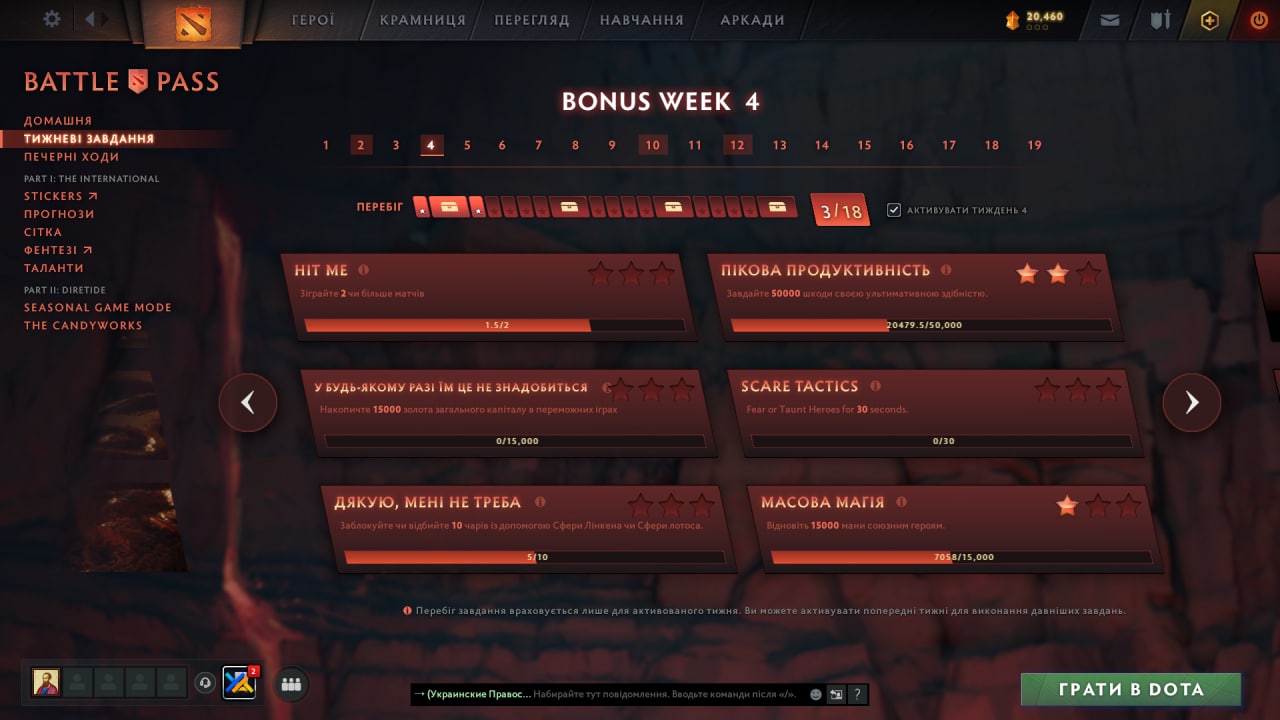Click the right arrow to view next week
The image size is (1280, 720).
point(1192,402)
